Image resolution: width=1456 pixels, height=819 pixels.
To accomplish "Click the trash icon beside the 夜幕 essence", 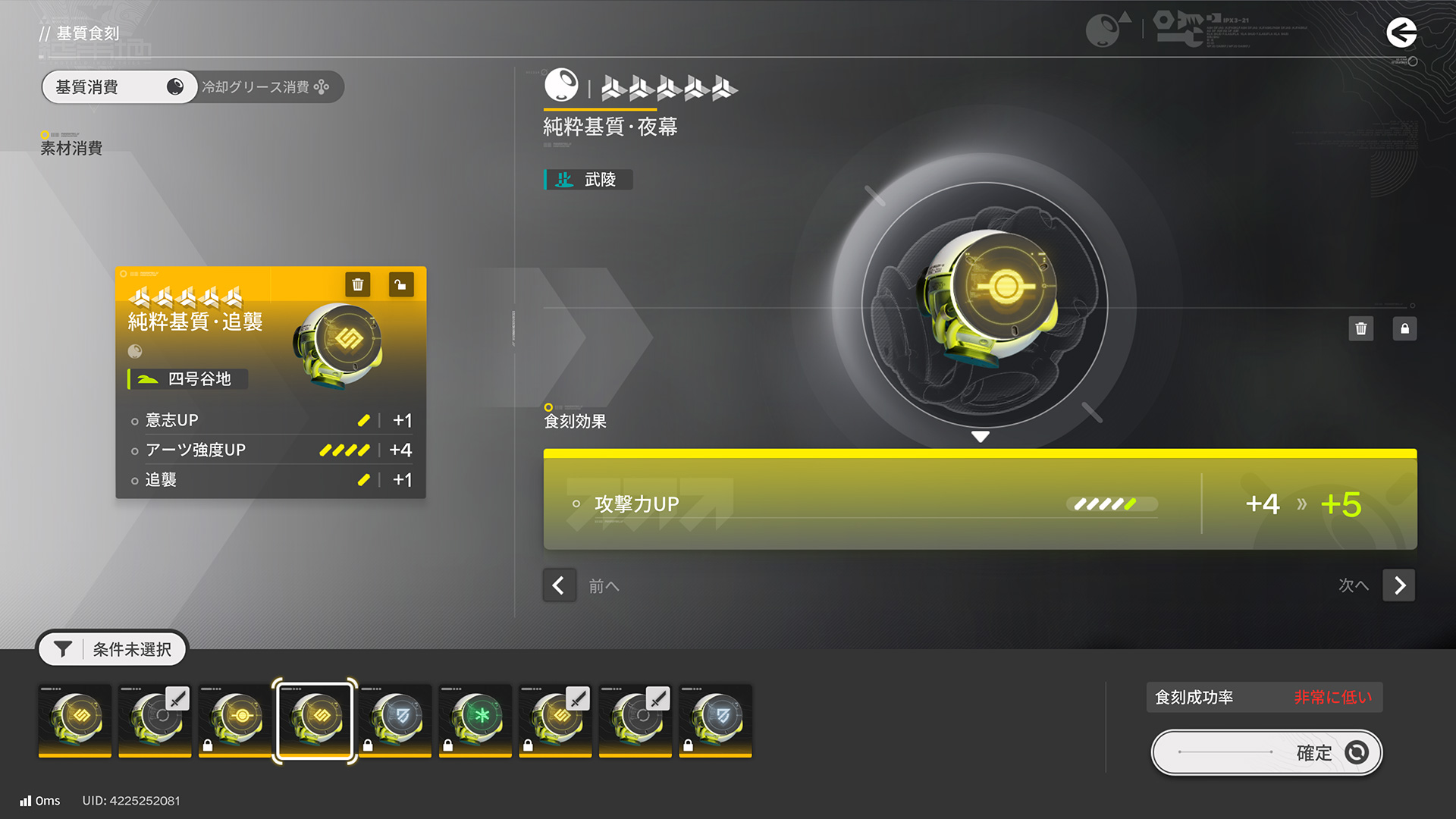I will (x=1361, y=328).
